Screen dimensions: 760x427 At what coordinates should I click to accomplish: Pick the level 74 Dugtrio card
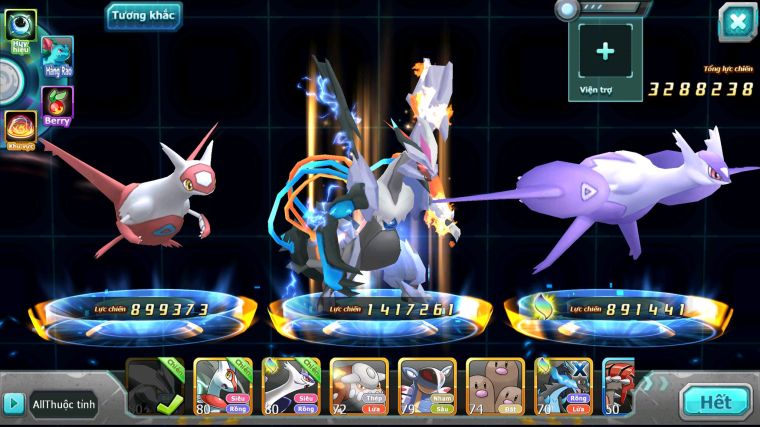click(x=495, y=387)
